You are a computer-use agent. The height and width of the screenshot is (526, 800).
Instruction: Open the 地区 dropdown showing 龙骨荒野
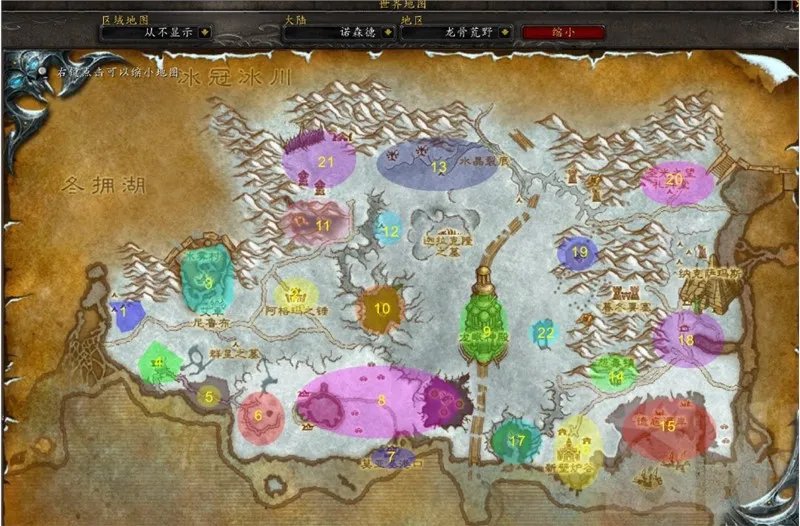tap(459, 31)
